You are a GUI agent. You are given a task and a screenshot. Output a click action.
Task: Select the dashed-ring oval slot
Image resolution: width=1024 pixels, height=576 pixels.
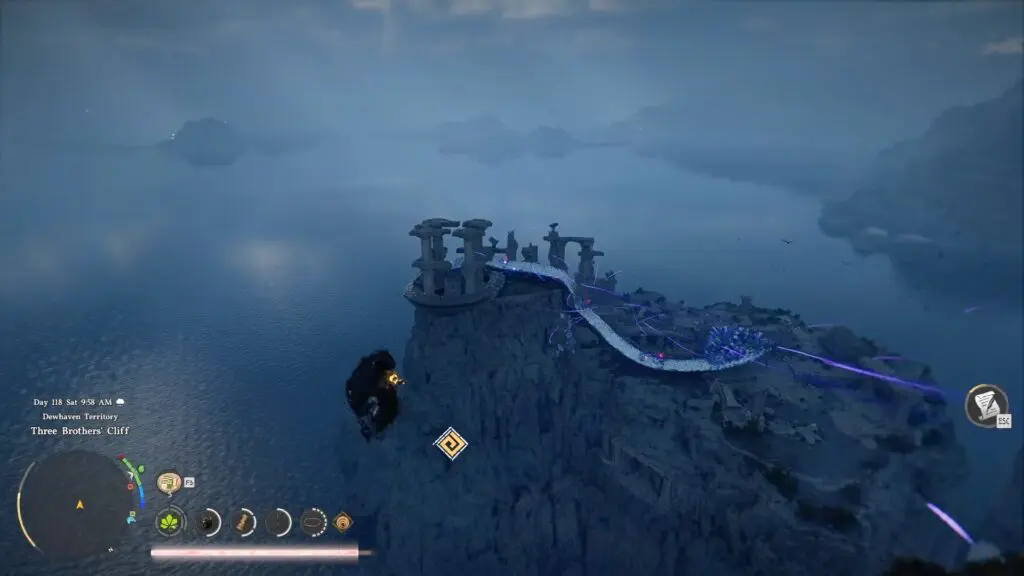pyautogui.click(x=313, y=521)
